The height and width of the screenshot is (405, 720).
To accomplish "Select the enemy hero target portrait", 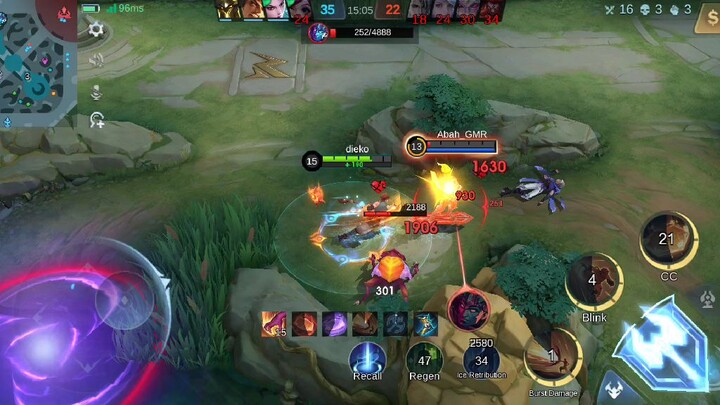I will pos(467,308).
